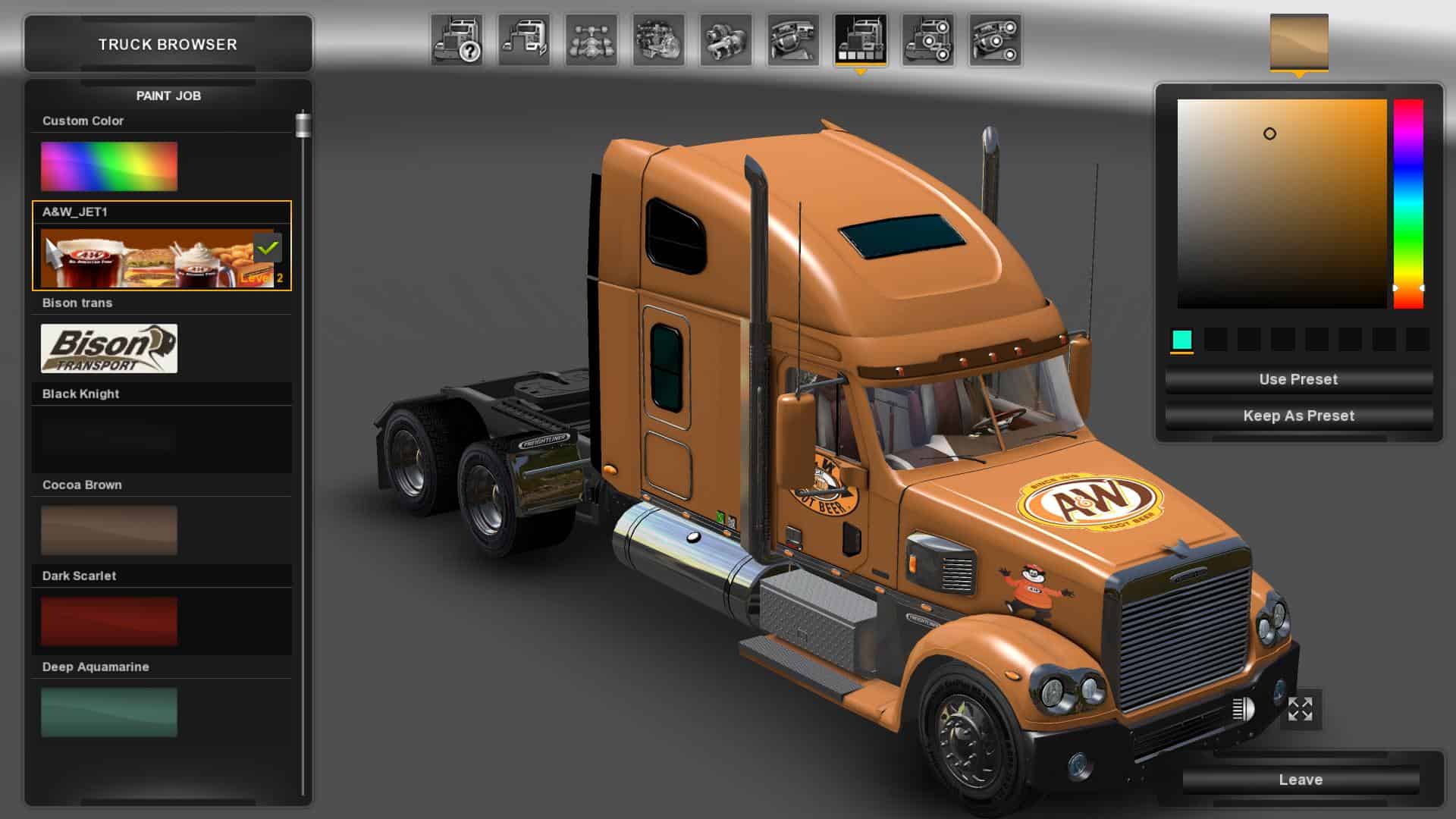Pick the Bison Transport paint job
The width and height of the screenshot is (1456, 819).
[x=109, y=349]
